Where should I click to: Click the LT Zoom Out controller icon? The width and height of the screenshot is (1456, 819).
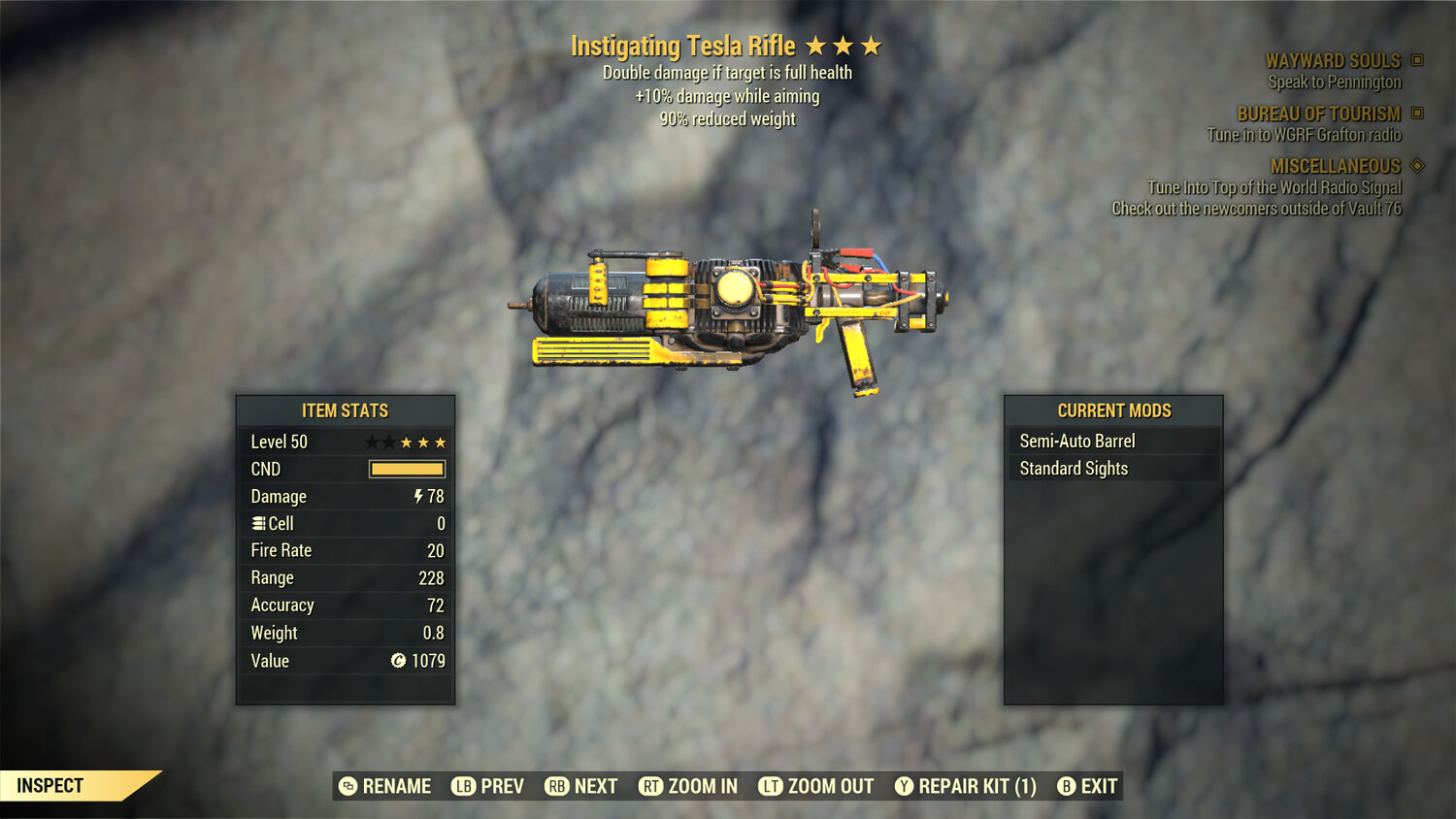point(772,786)
